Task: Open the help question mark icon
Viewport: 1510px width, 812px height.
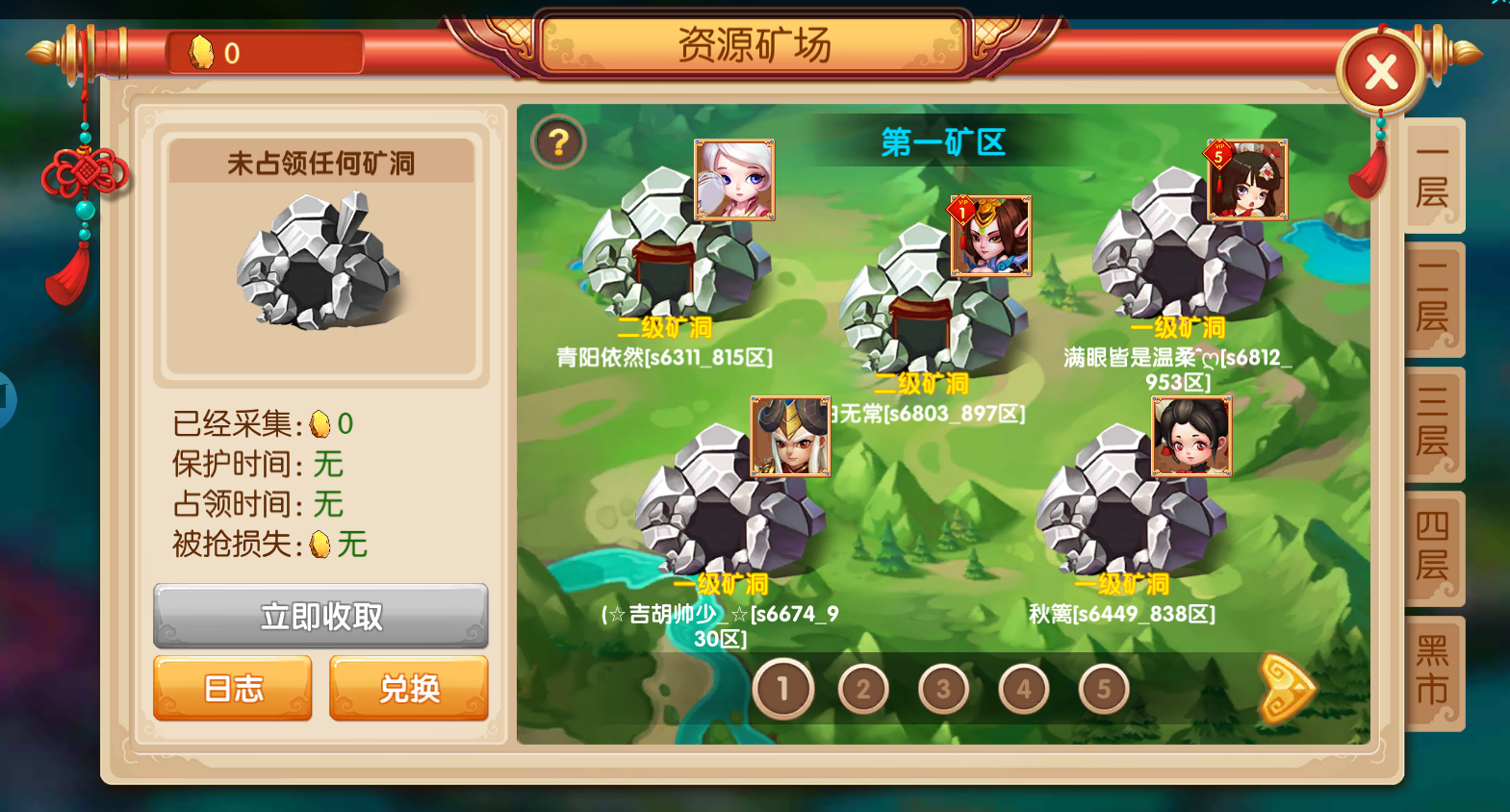Action: click(x=558, y=141)
